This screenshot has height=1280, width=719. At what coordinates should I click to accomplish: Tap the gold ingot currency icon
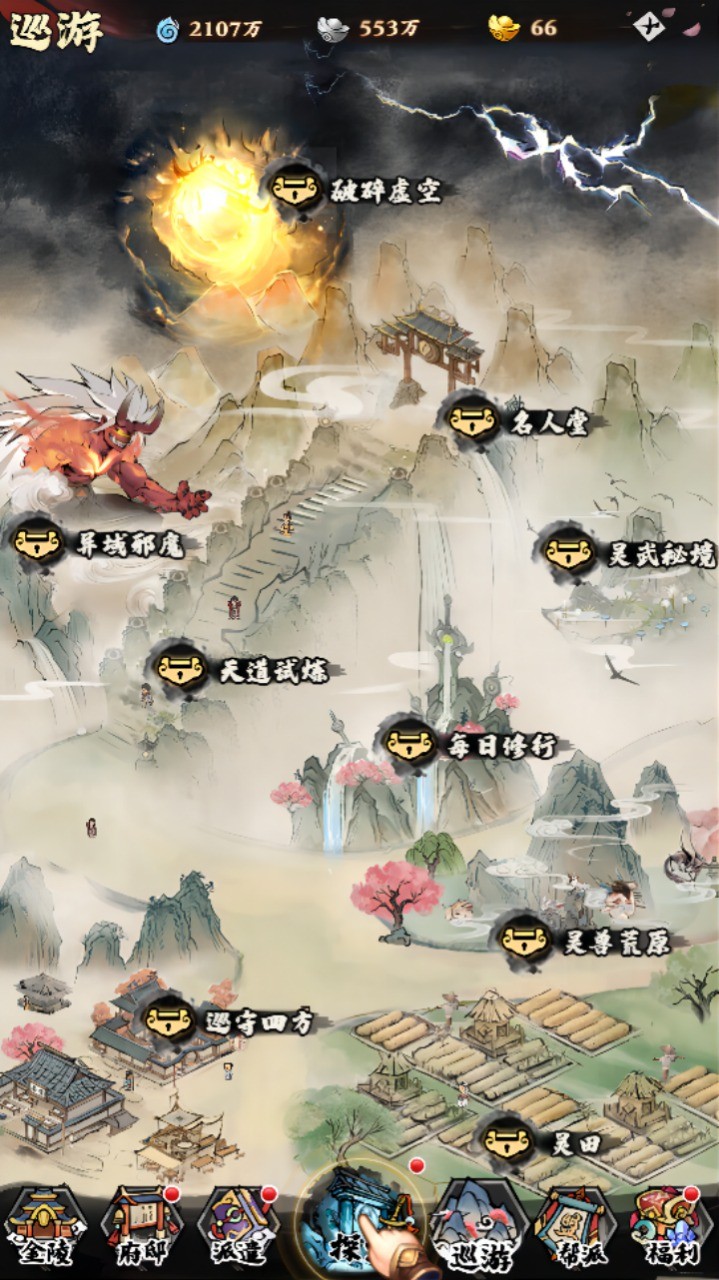pos(504,28)
